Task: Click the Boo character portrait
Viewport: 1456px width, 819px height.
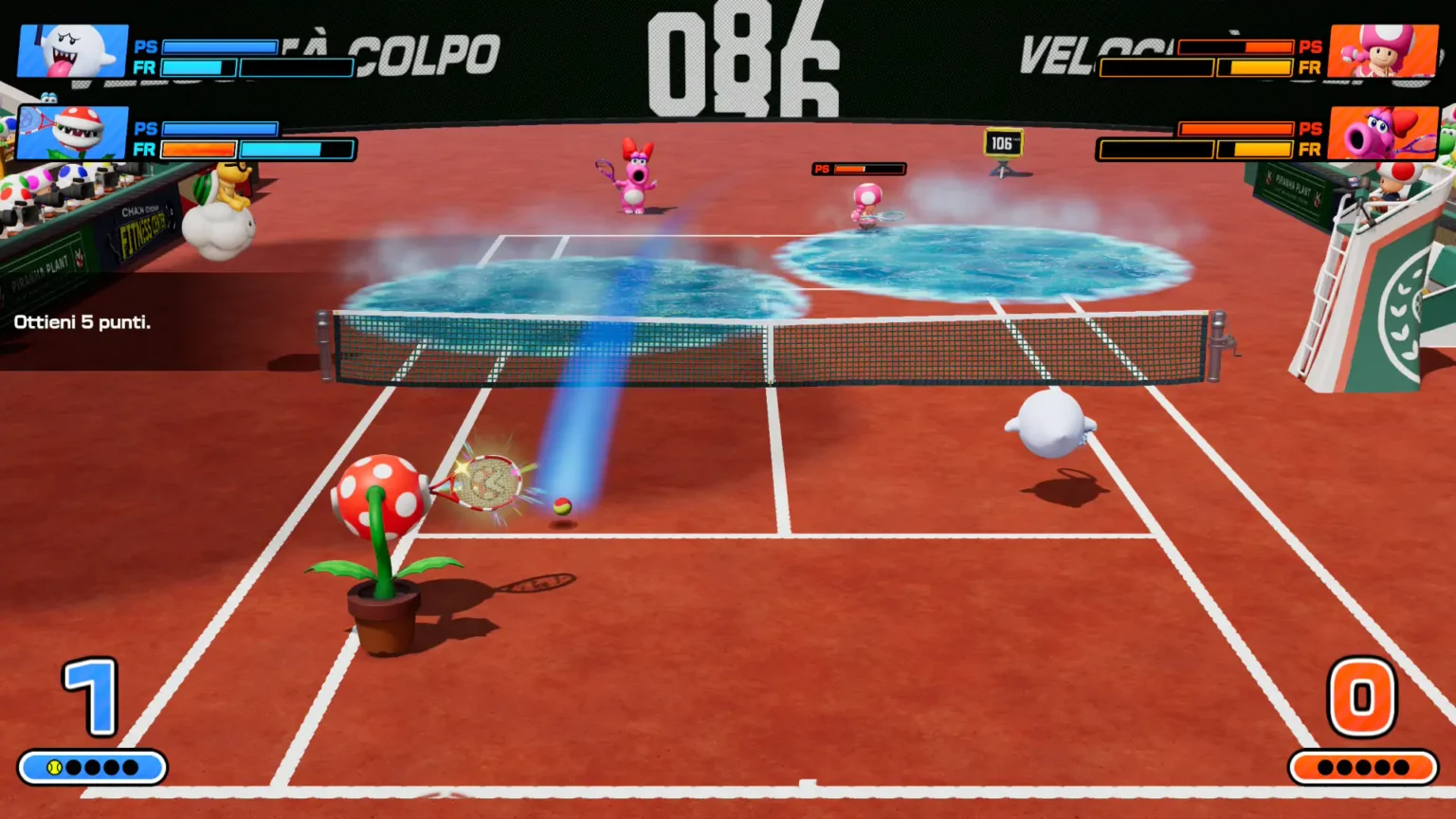Action: tap(73, 51)
